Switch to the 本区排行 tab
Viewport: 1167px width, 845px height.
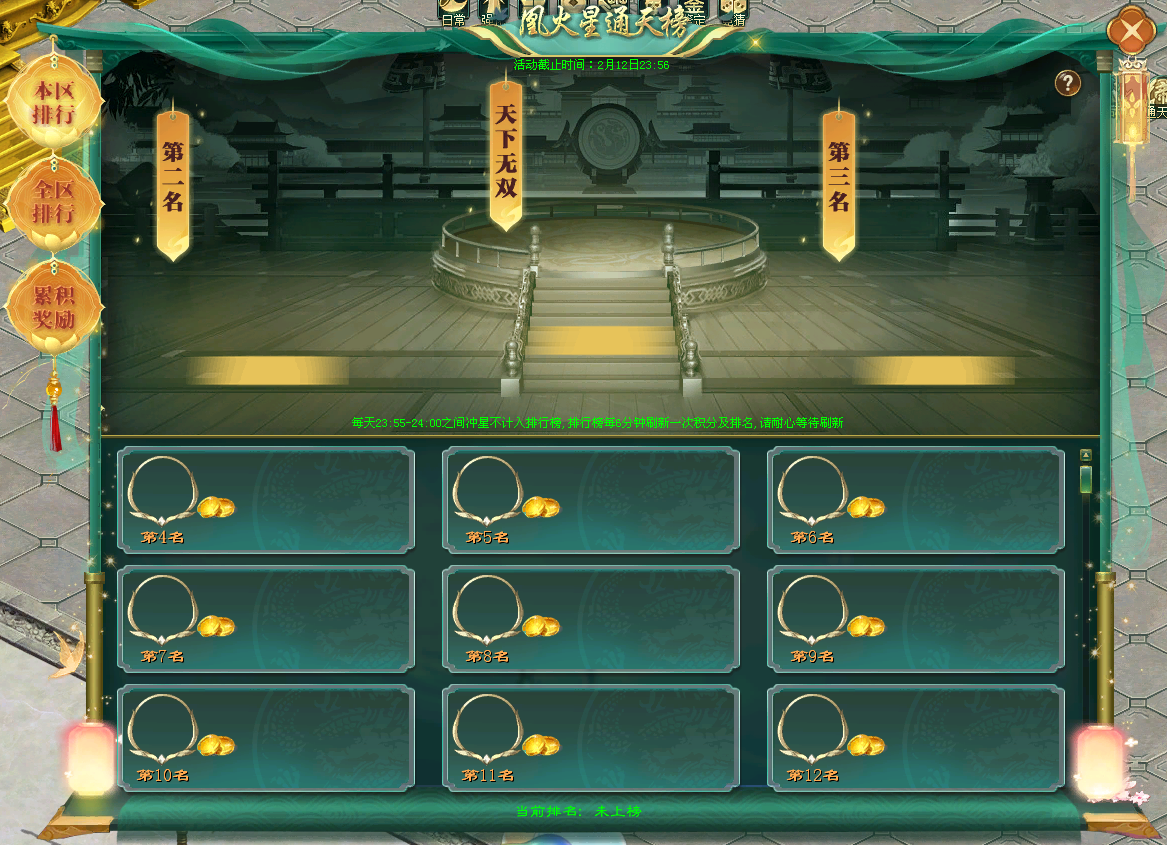(54, 102)
